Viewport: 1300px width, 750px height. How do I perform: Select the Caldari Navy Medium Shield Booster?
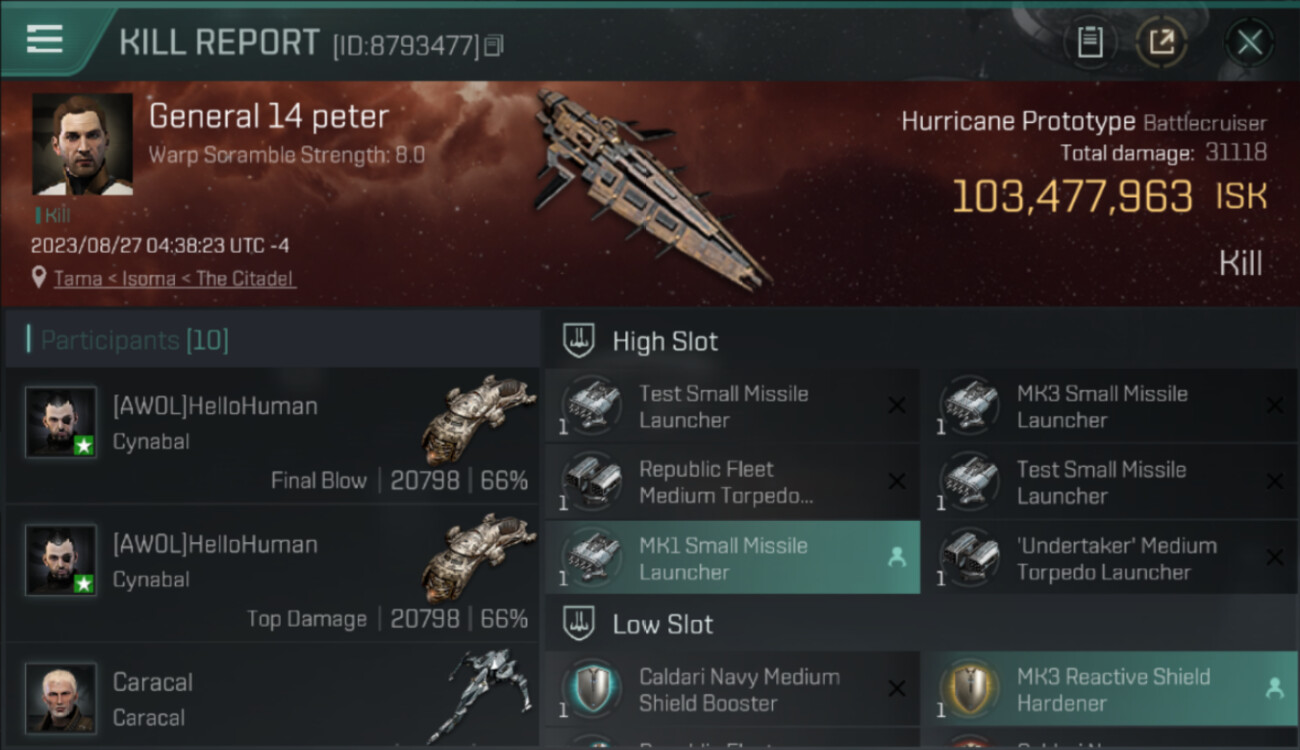click(732, 689)
